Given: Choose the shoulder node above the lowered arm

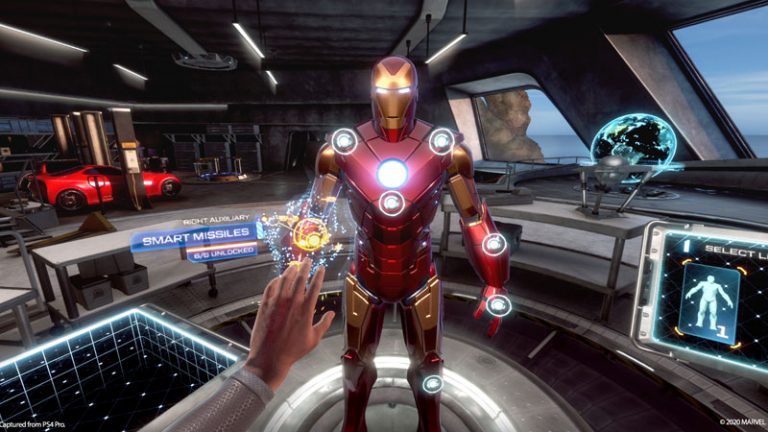Looking at the screenshot, I should pos(441,141).
